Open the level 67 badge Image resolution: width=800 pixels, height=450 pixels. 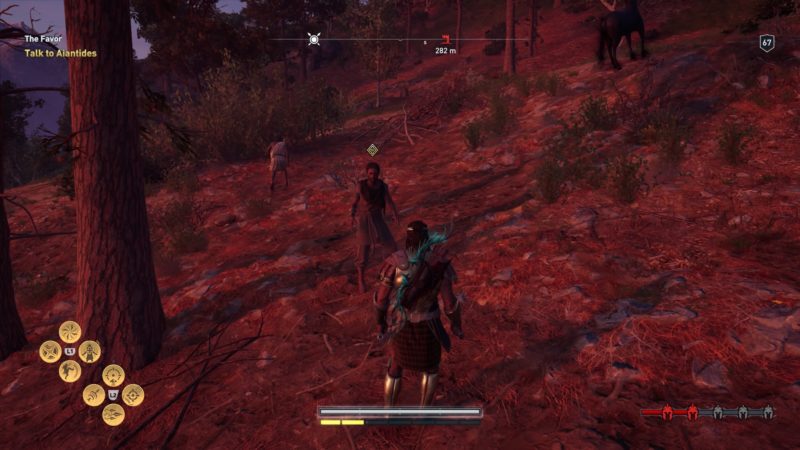pyautogui.click(x=767, y=43)
